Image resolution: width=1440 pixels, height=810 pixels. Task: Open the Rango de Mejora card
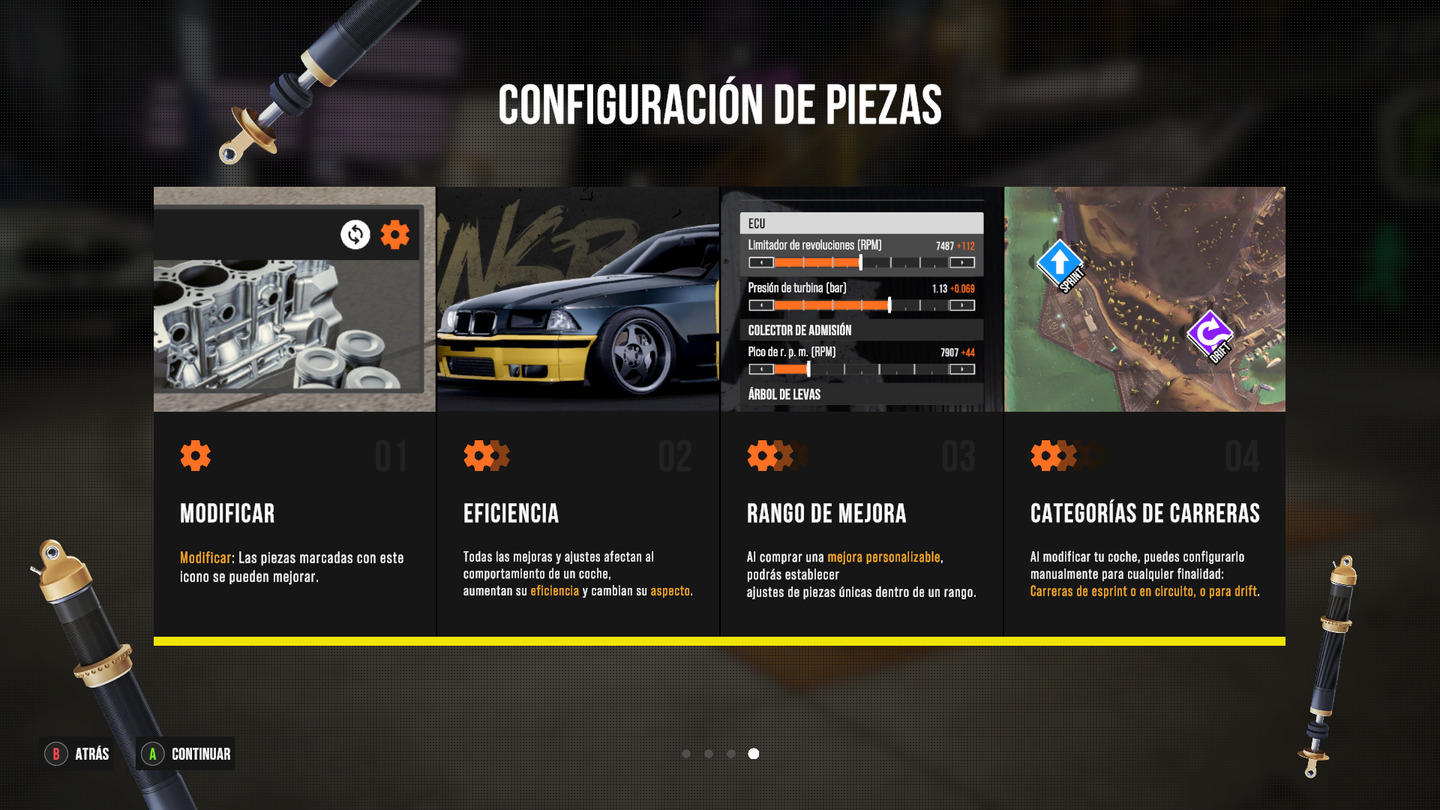click(861, 410)
